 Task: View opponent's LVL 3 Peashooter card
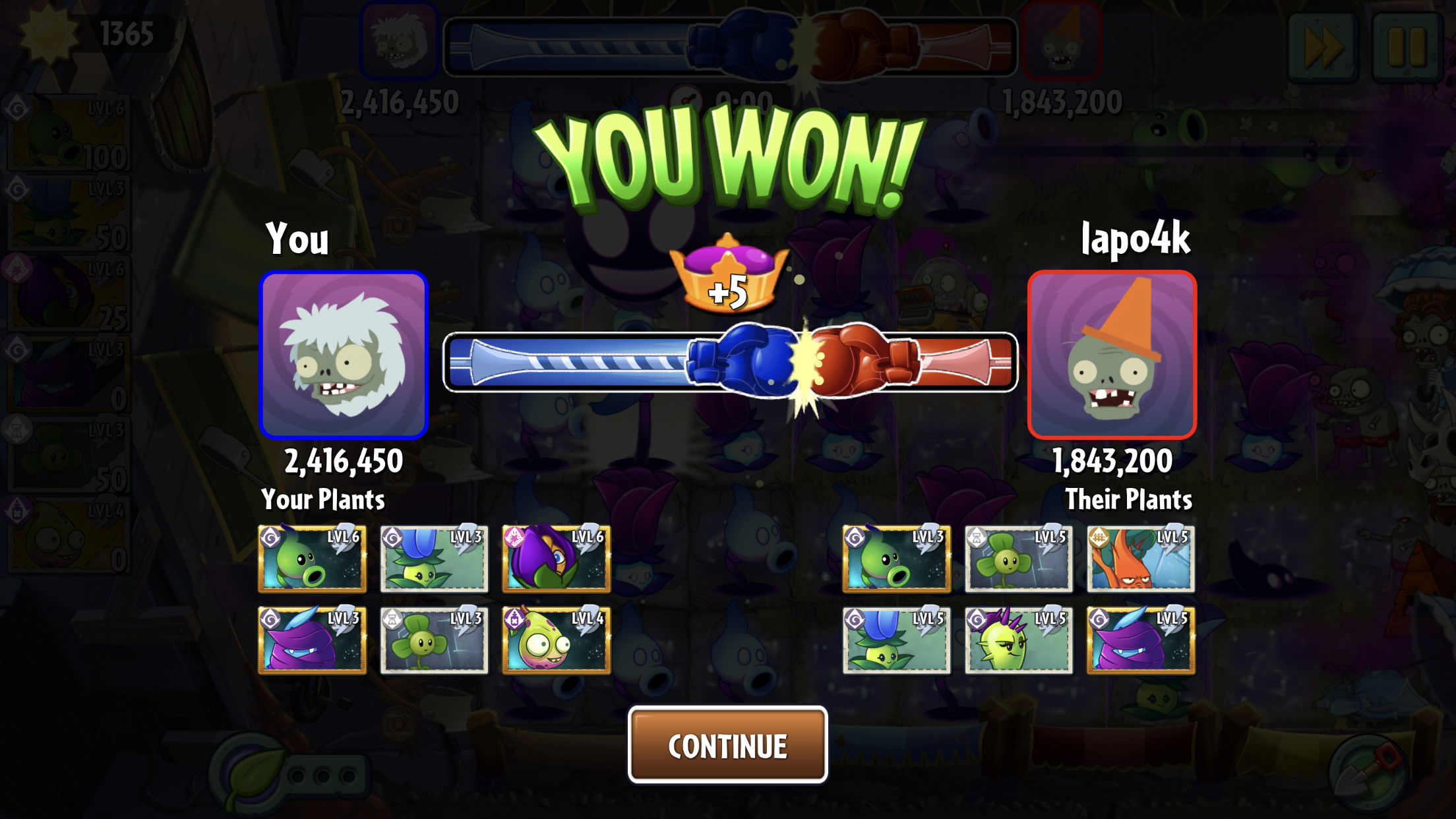pos(896,559)
